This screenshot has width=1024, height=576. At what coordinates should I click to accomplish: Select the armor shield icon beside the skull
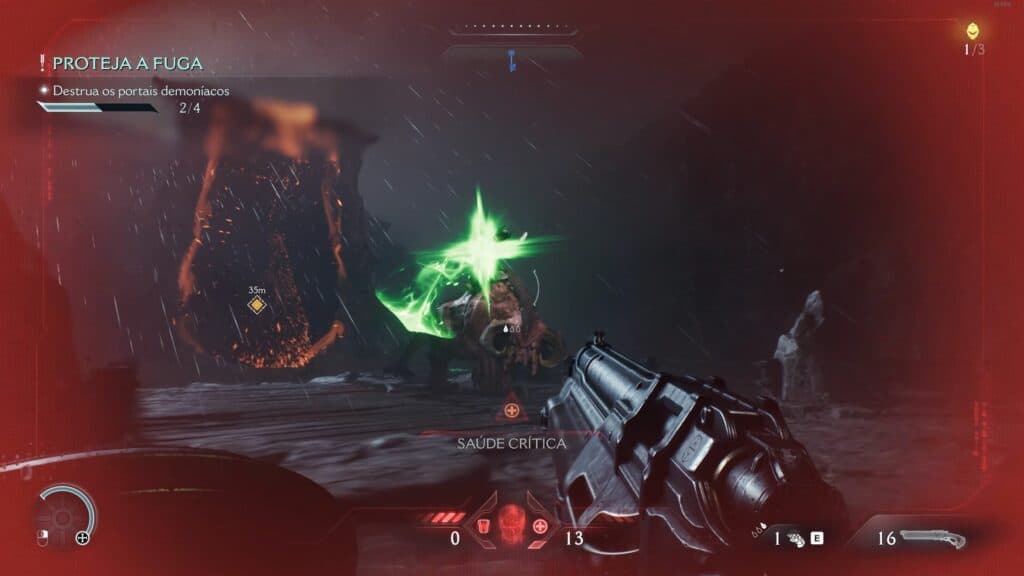tap(484, 526)
